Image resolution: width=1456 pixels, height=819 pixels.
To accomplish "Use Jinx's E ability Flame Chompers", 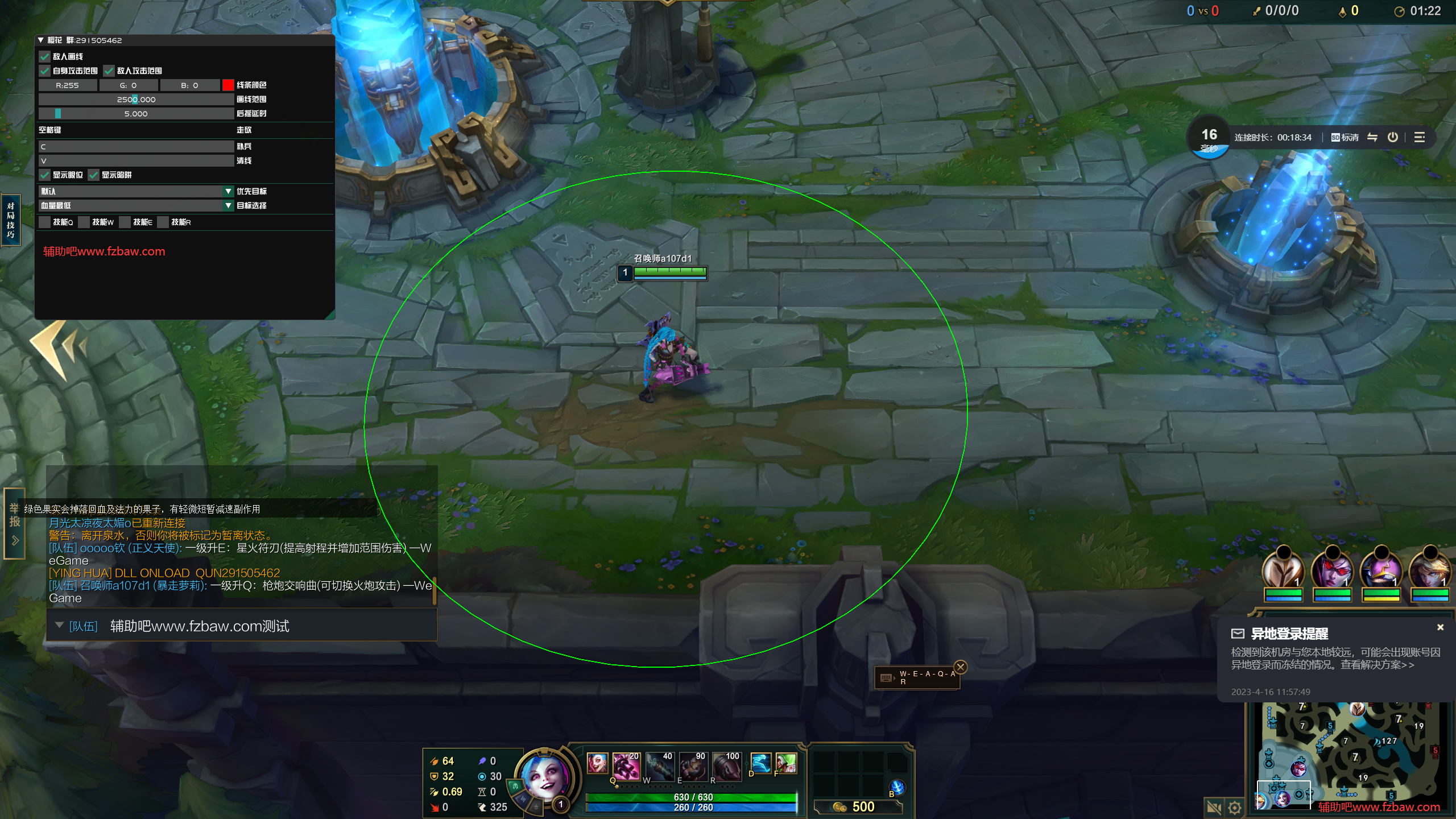I will tap(693, 766).
